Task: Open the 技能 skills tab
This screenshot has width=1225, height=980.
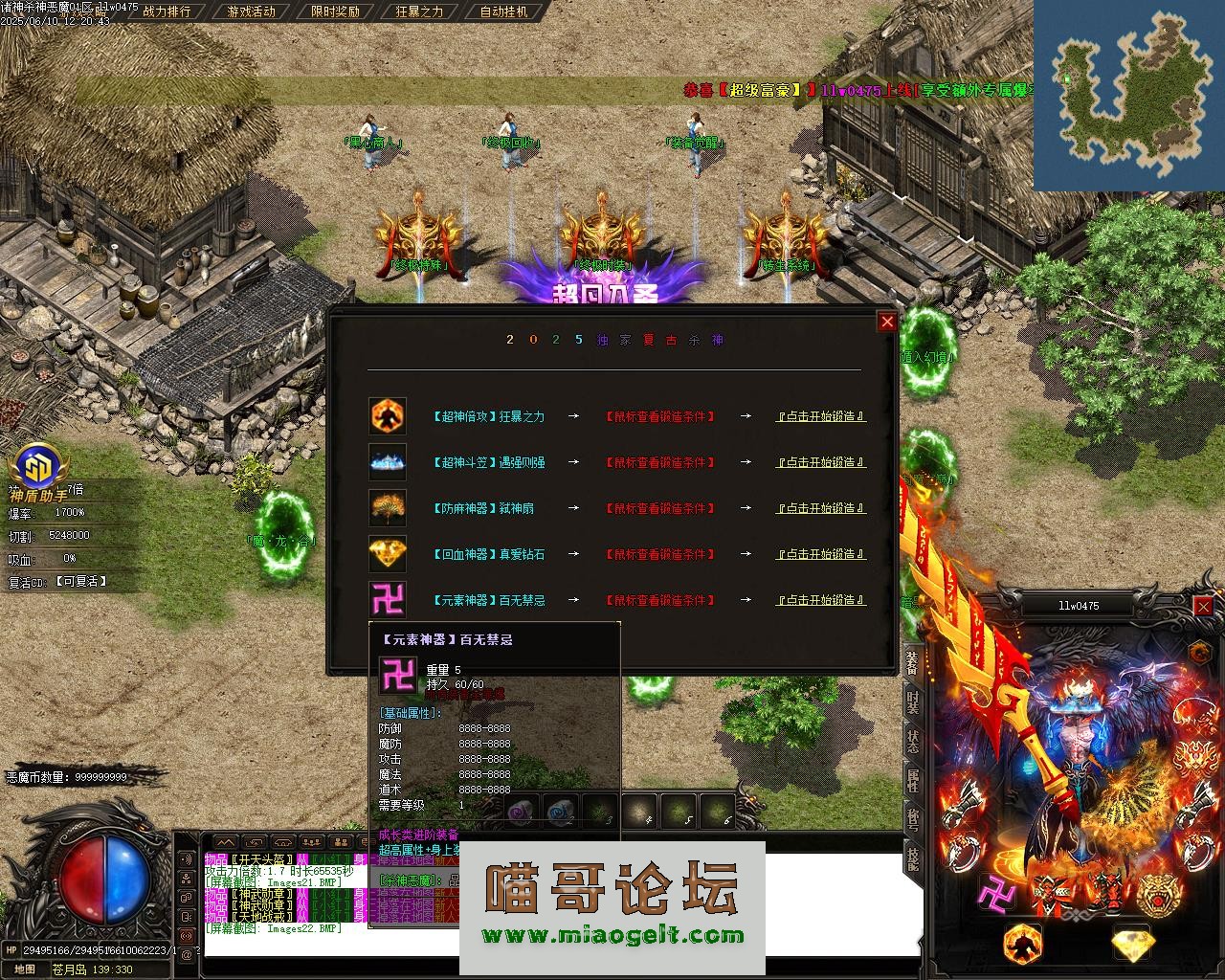Action: coord(912,858)
